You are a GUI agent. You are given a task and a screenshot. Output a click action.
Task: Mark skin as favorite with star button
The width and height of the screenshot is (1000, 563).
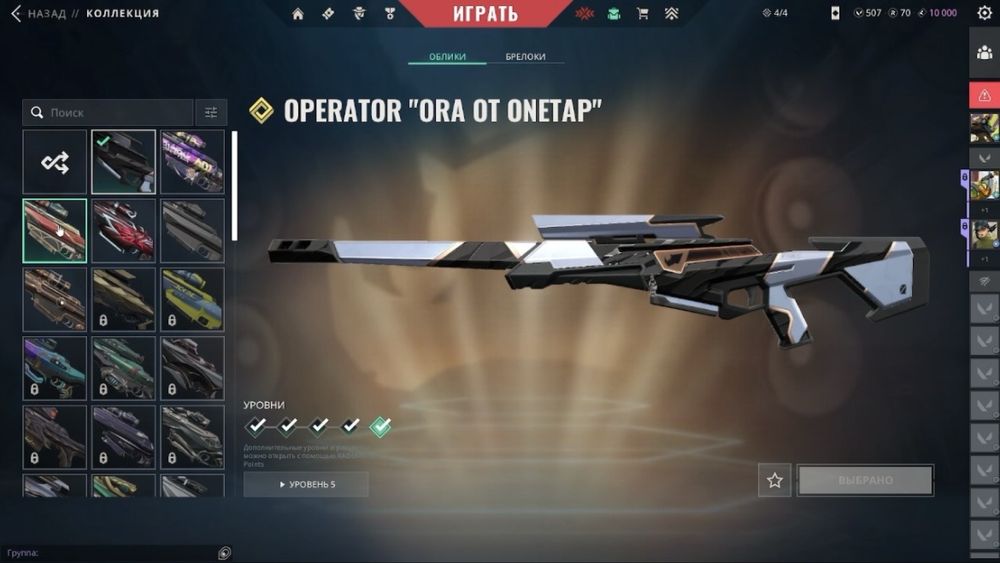774,481
